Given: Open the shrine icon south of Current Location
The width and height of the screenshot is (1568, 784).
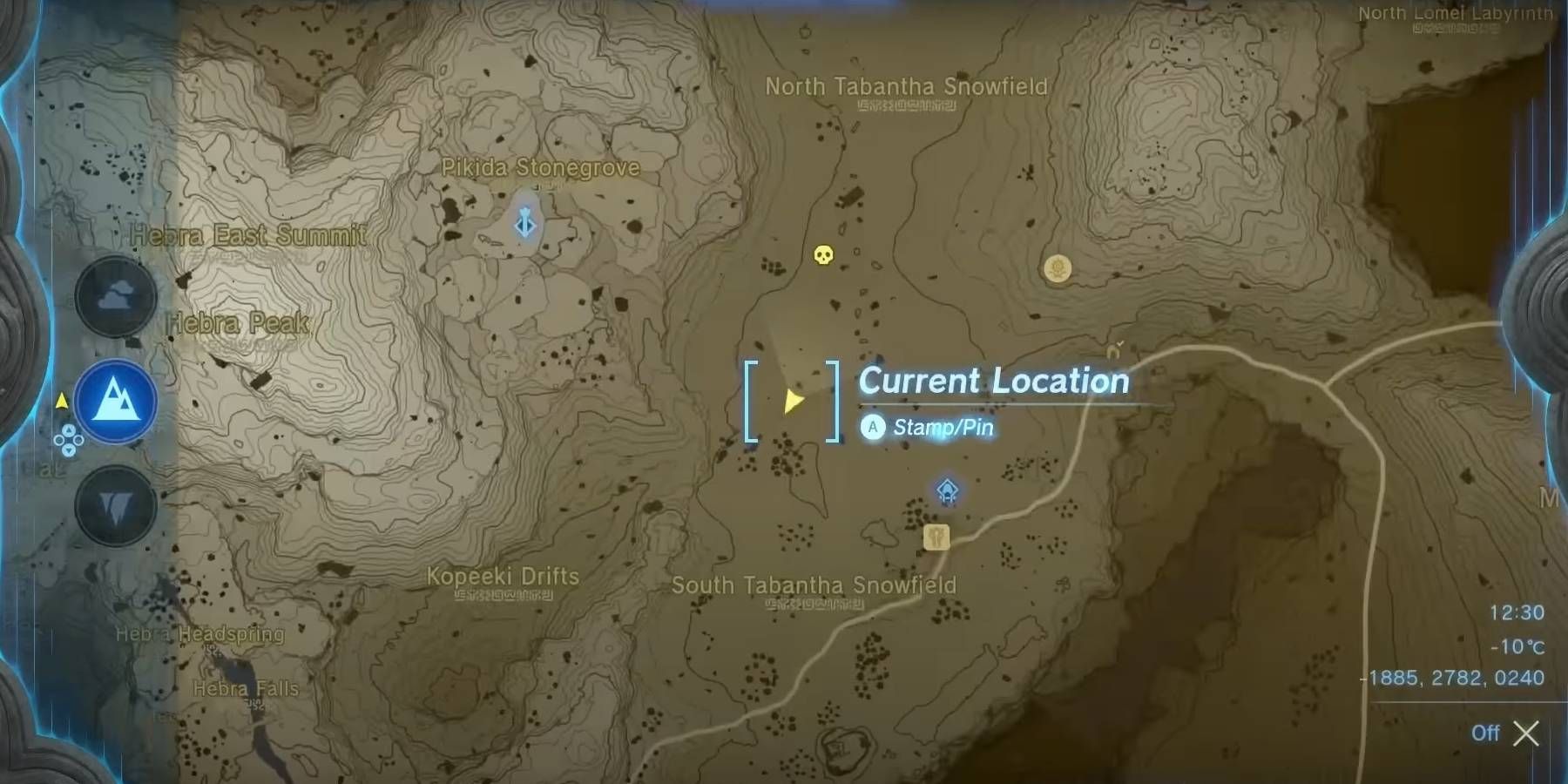Looking at the screenshot, I should pyautogui.click(x=947, y=489).
